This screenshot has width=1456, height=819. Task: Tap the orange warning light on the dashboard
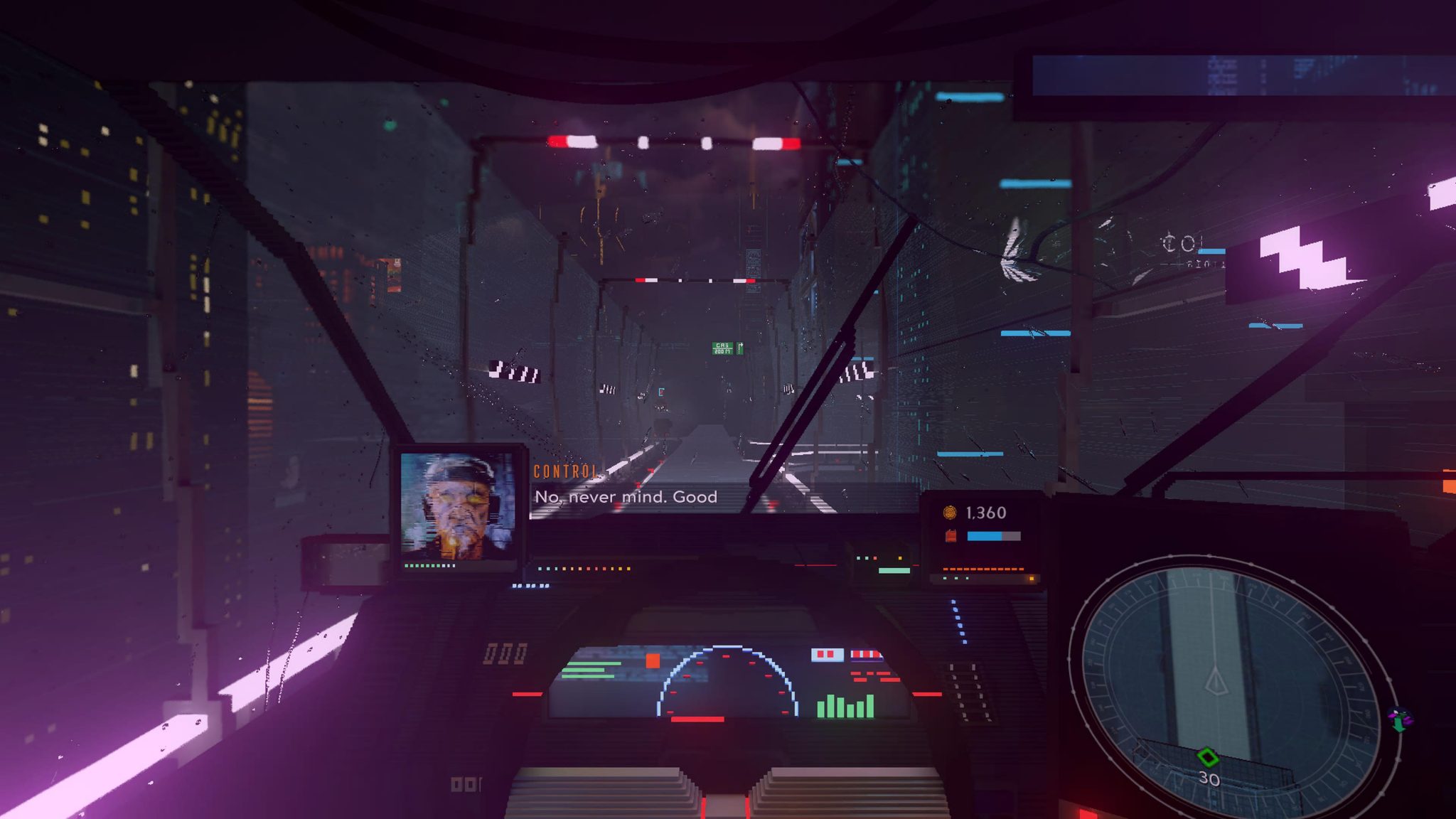(x=653, y=660)
